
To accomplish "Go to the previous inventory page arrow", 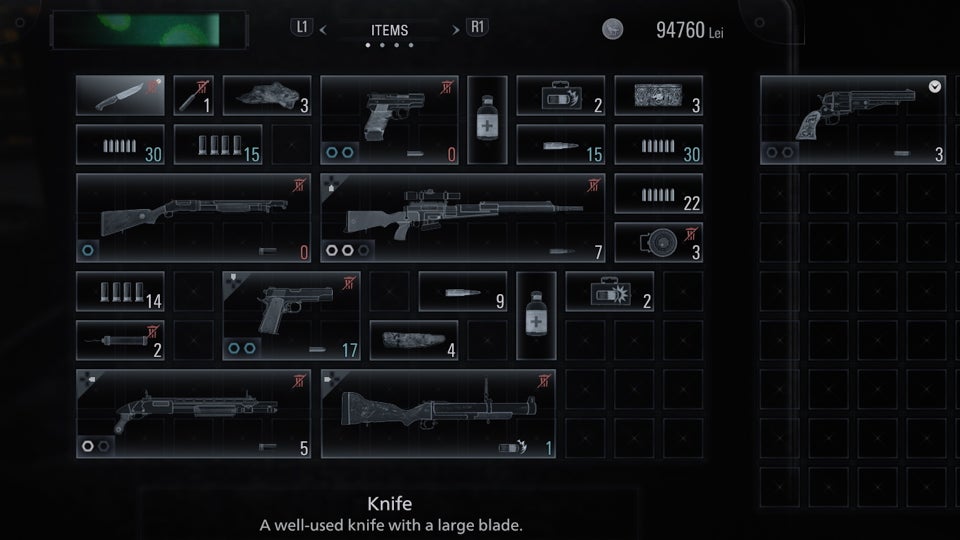I will pos(322,29).
